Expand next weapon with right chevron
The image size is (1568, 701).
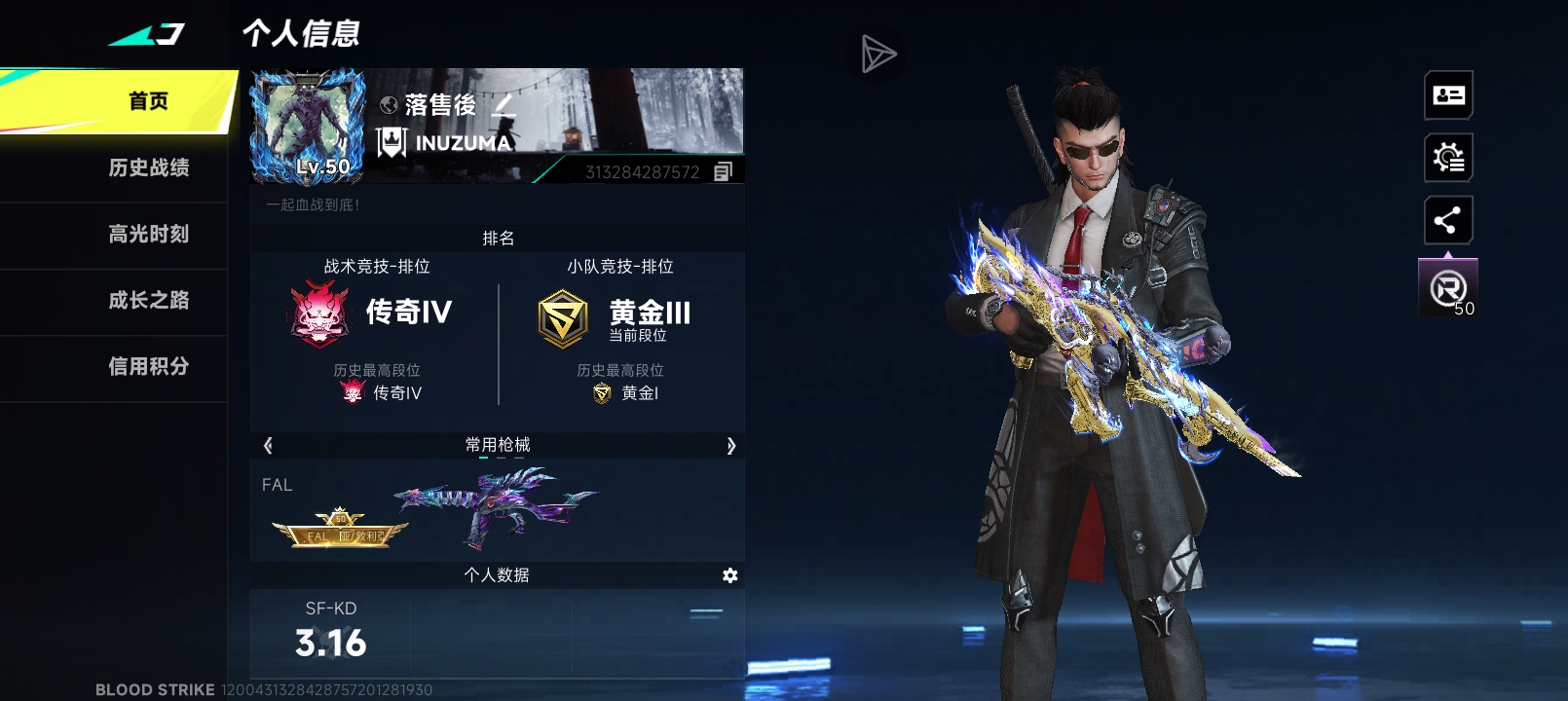point(732,445)
